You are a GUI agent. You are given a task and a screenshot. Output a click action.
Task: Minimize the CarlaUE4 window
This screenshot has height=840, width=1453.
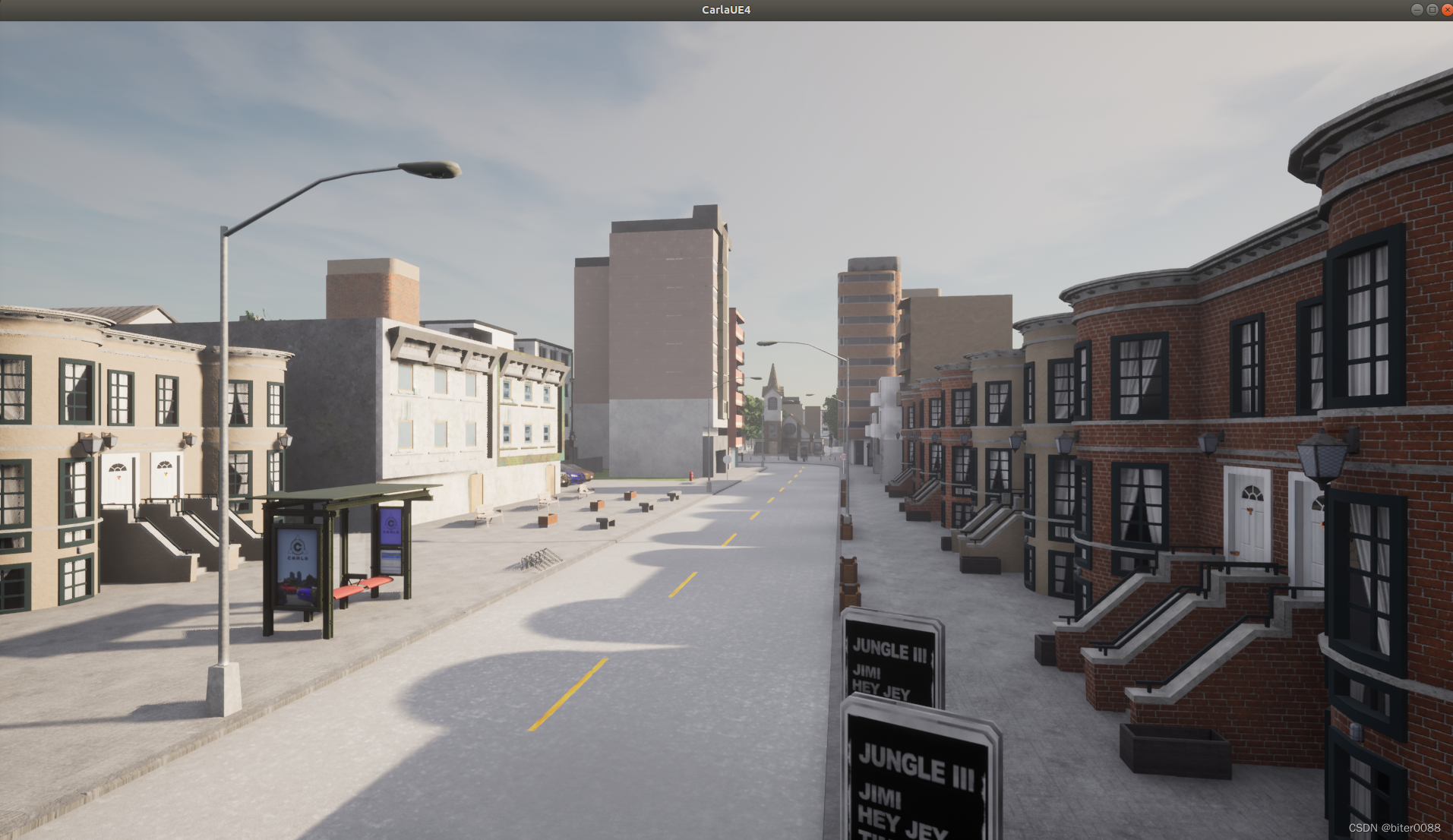[x=1417, y=10]
